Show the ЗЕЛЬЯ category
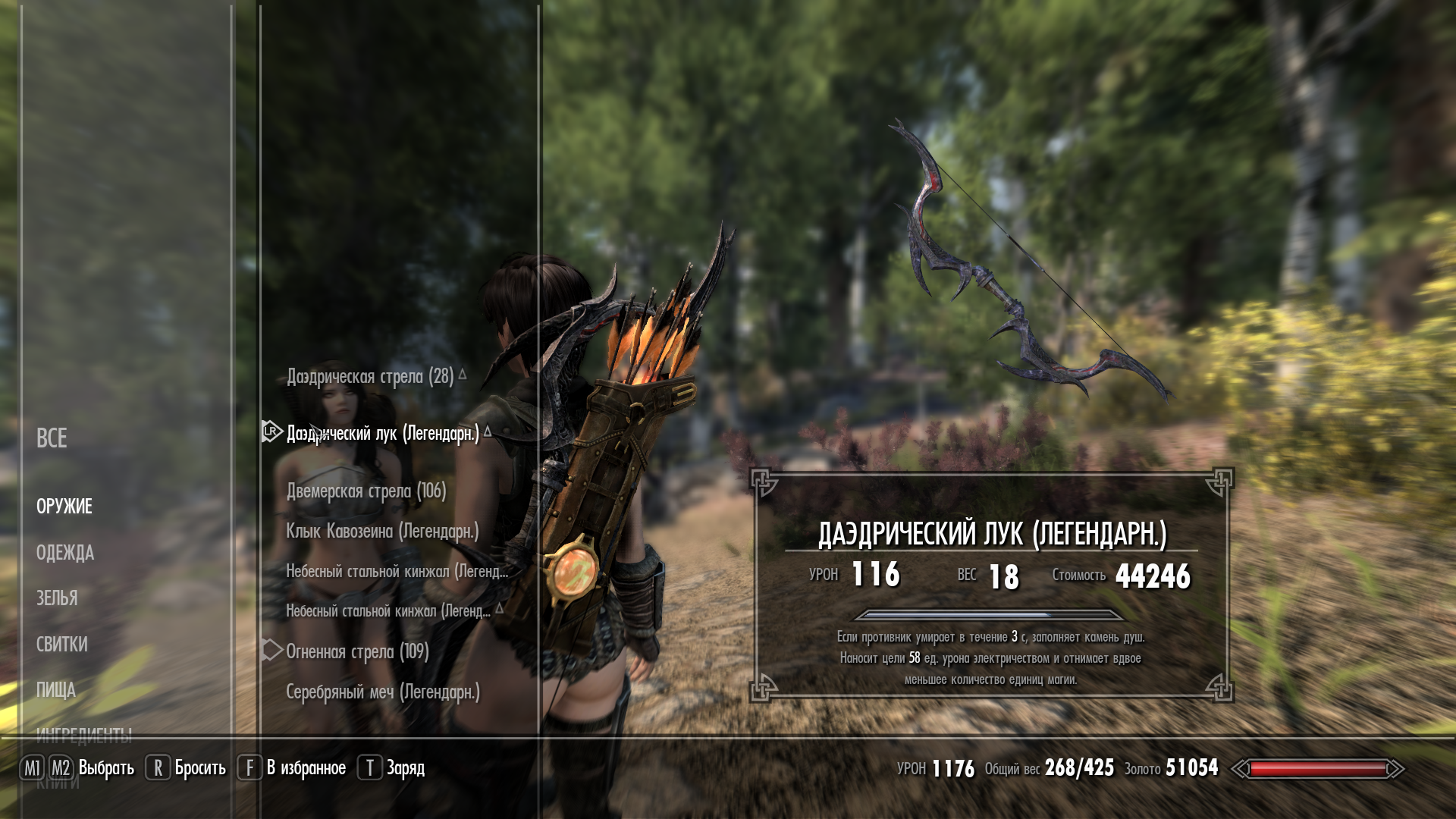This screenshot has height=819, width=1456. click(57, 598)
